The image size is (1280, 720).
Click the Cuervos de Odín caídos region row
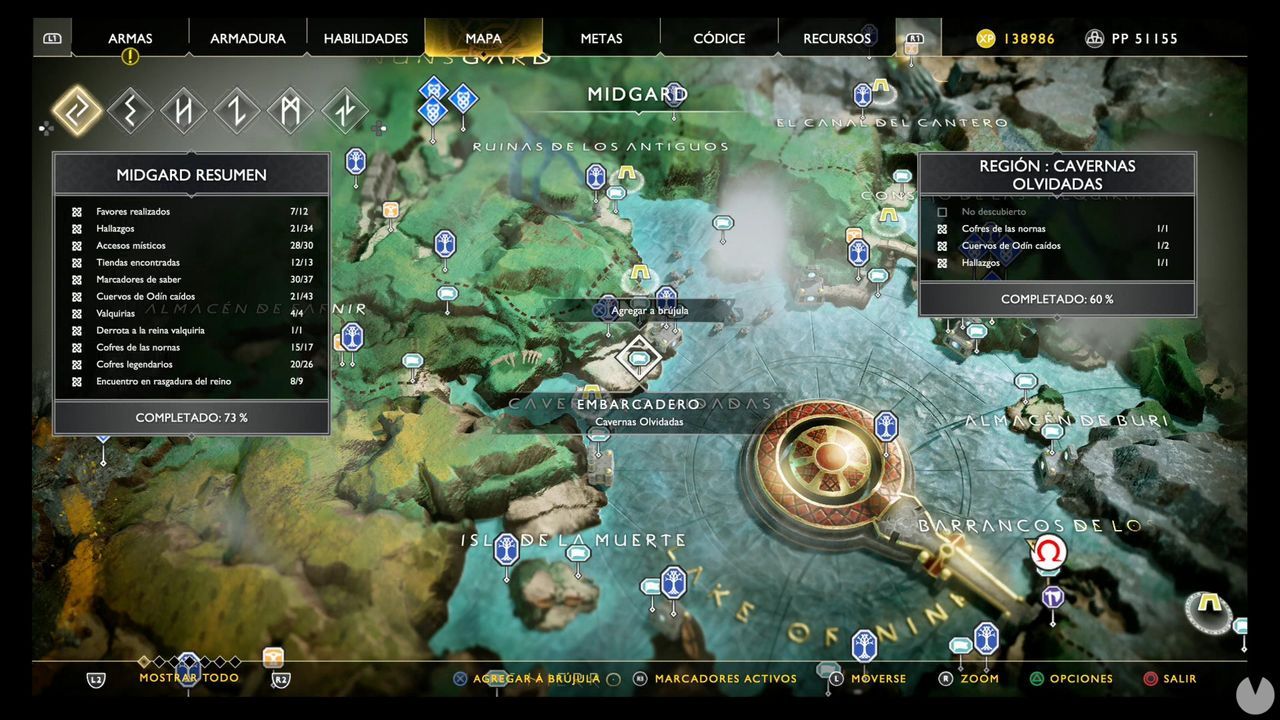(1054, 246)
